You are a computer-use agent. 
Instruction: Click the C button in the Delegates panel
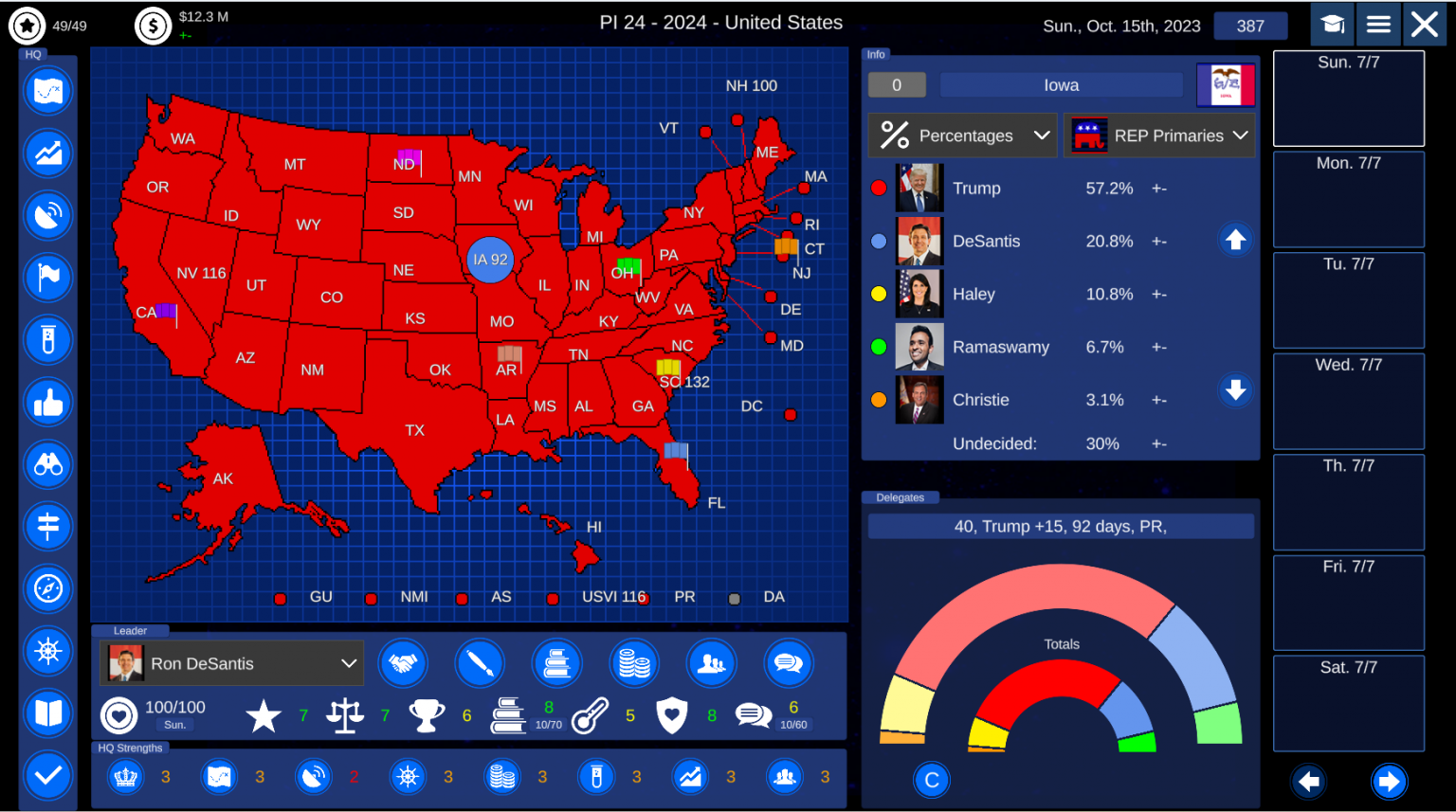coord(931,780)
